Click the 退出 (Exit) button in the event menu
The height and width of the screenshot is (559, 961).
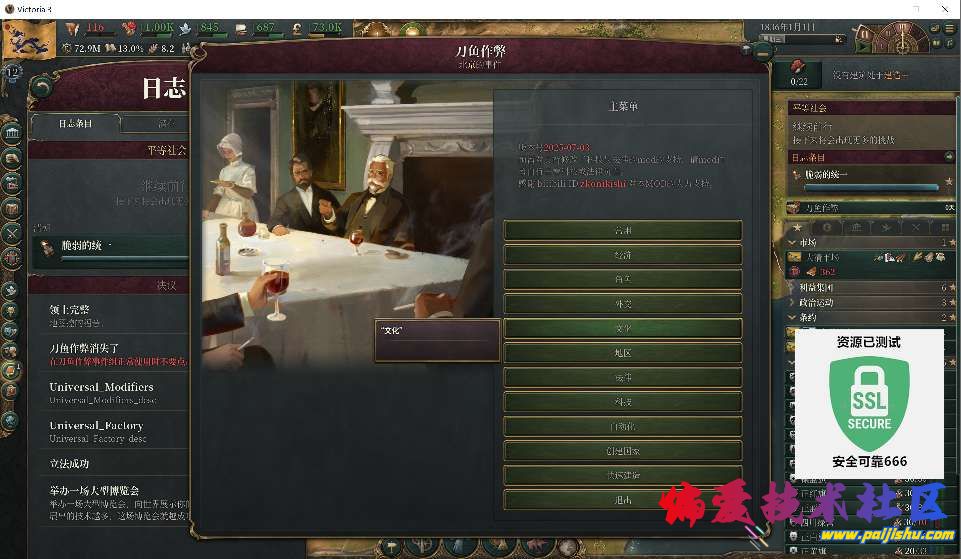pos(622,500)
